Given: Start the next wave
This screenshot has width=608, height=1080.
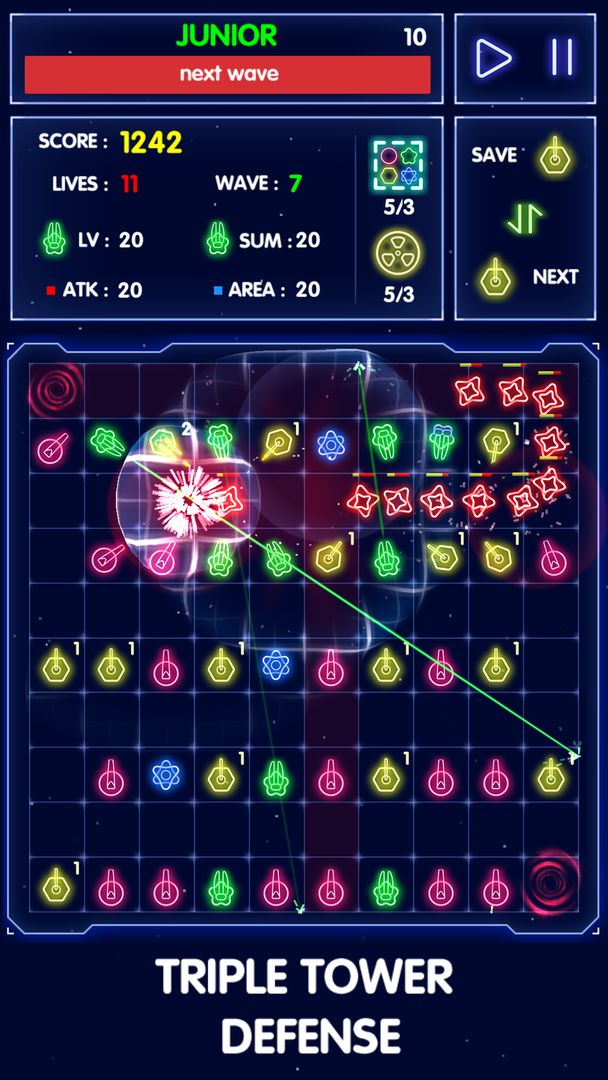Looking at the screenshot, I should pyautogui.click(x=228, y=74).
